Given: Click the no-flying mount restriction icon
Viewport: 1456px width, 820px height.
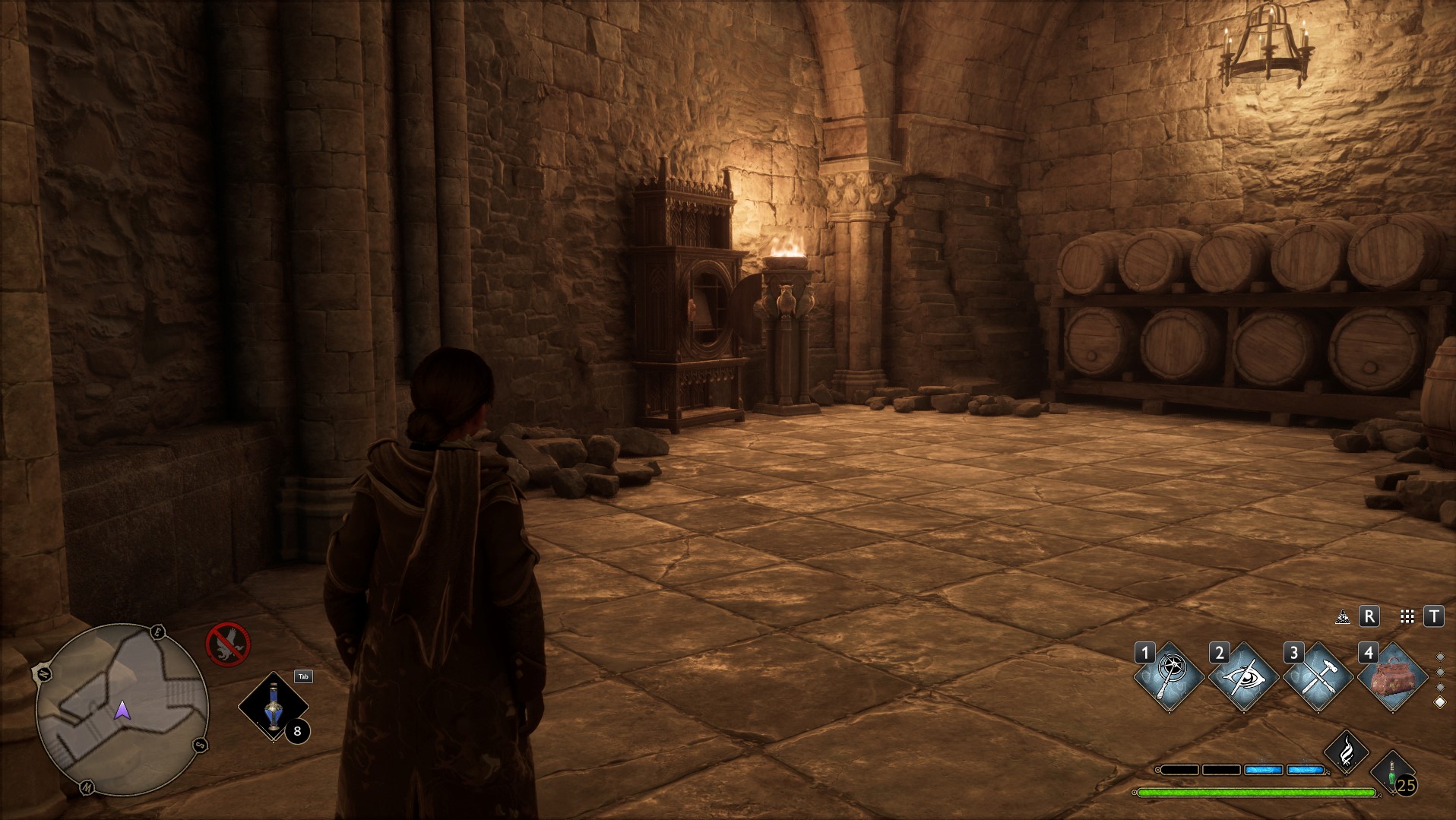Looking at the screenshot, I should [228, 644].
